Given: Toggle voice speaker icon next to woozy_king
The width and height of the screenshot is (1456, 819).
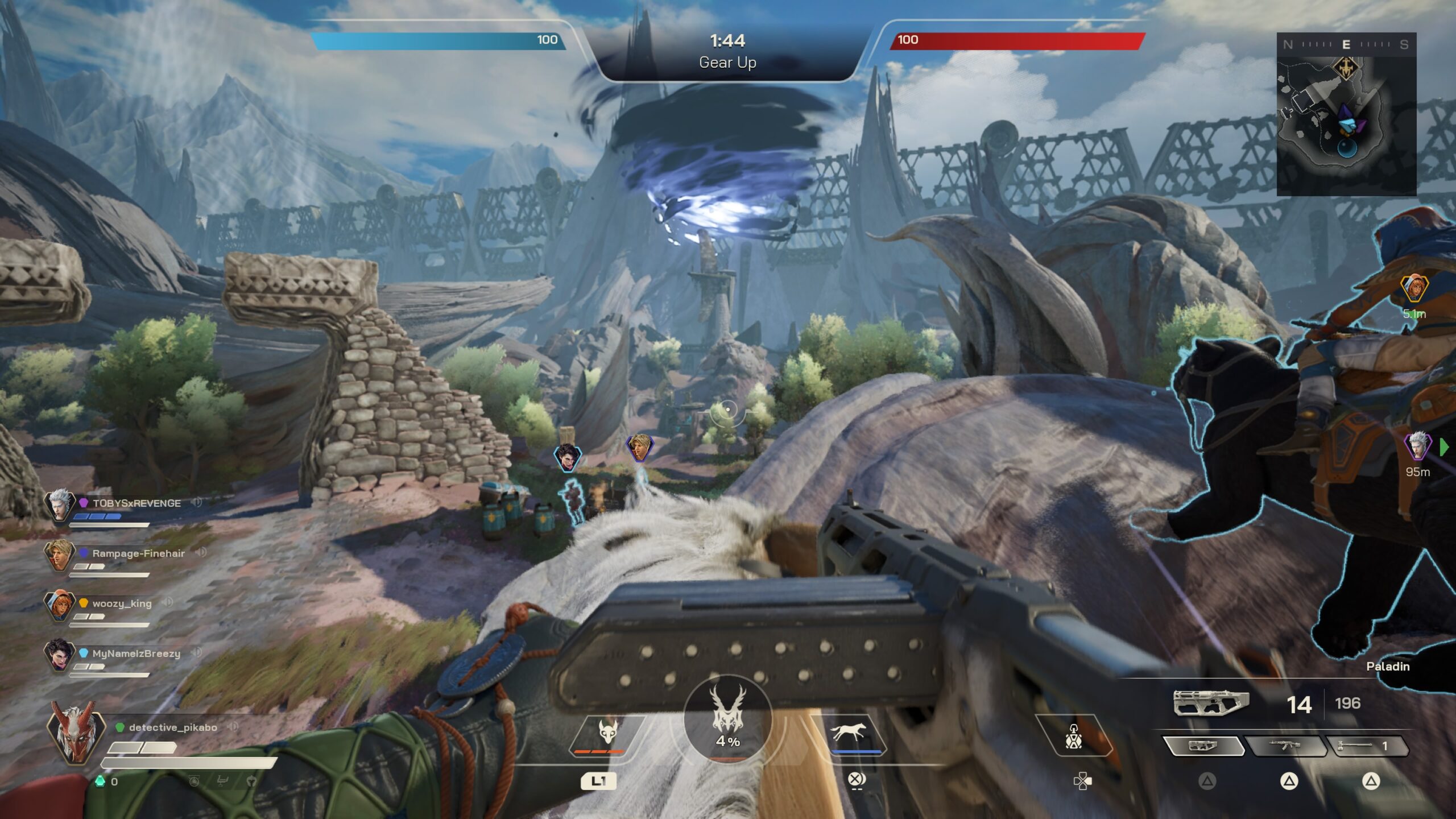Looking at the screenshot, I should click(x=167, y=602).
